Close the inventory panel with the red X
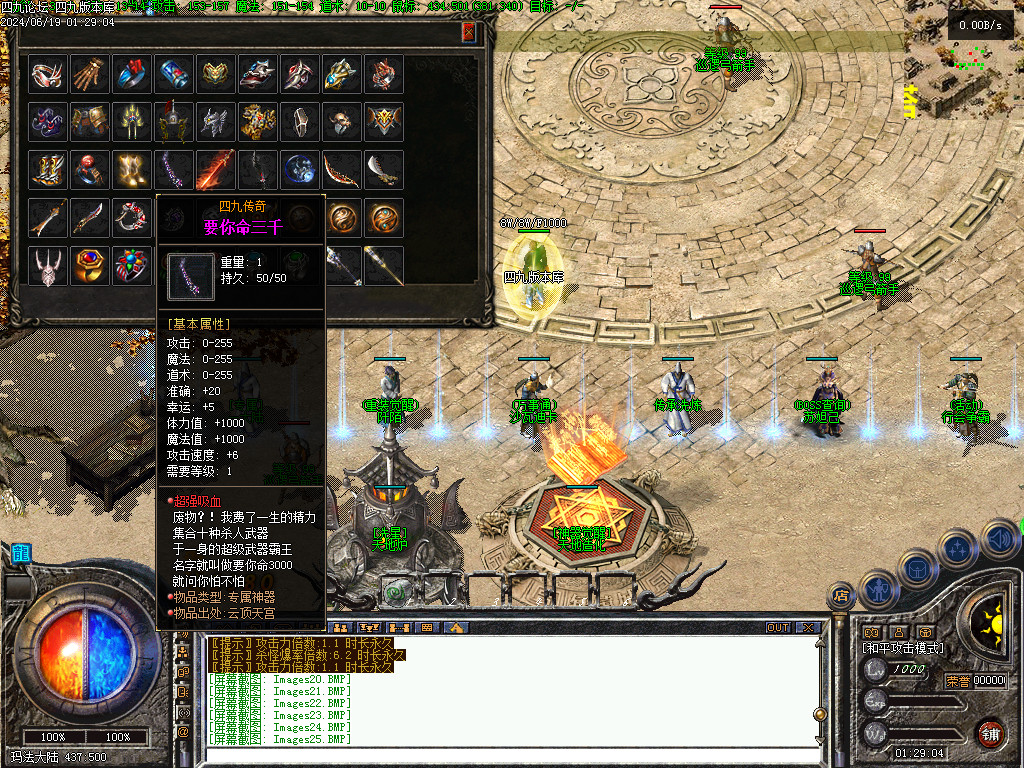Image resolution: width=1024 pixels, height=768 pixels. (469, 32)
